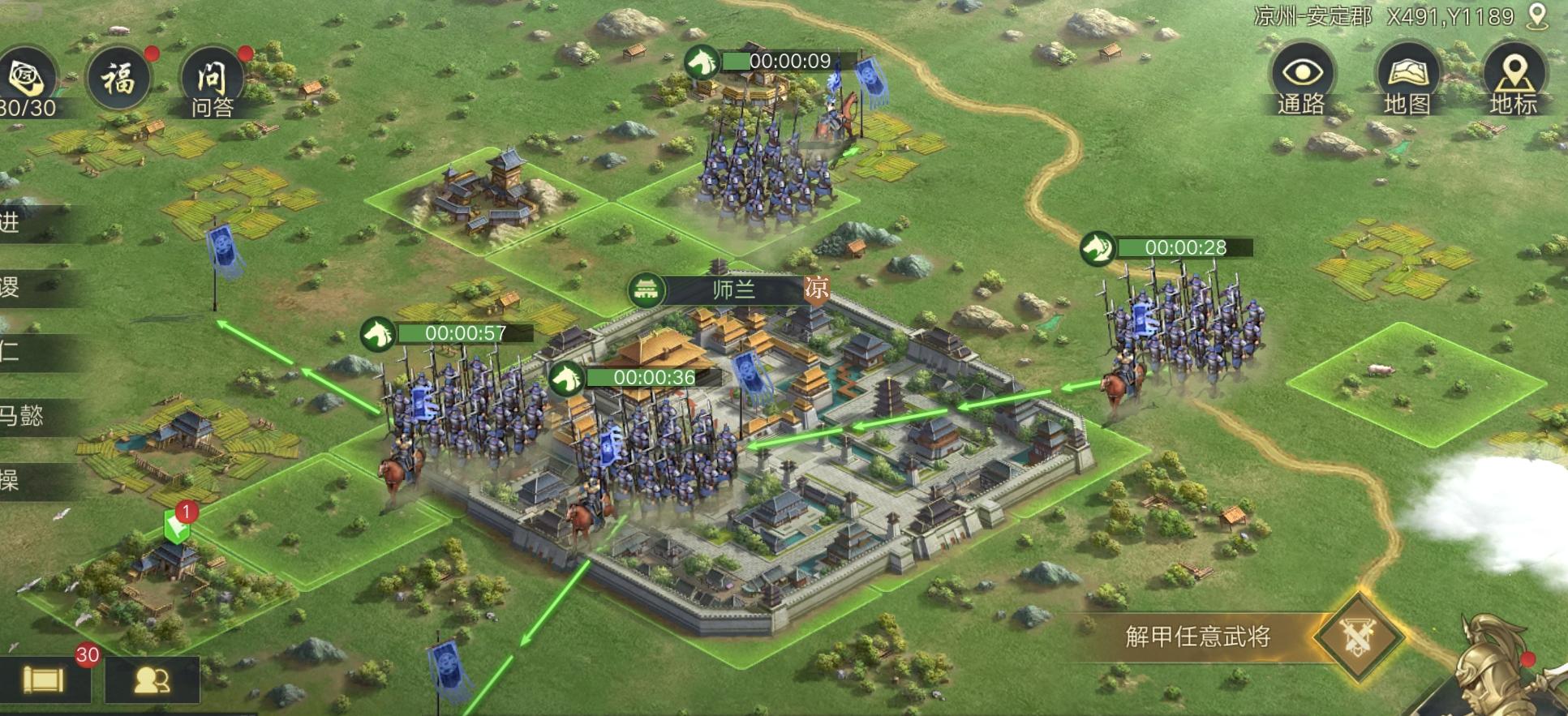Toggle the 通路 route view
Image resolution: width=1568 pixels, height=716 pixels.
tap(1302, 79)
